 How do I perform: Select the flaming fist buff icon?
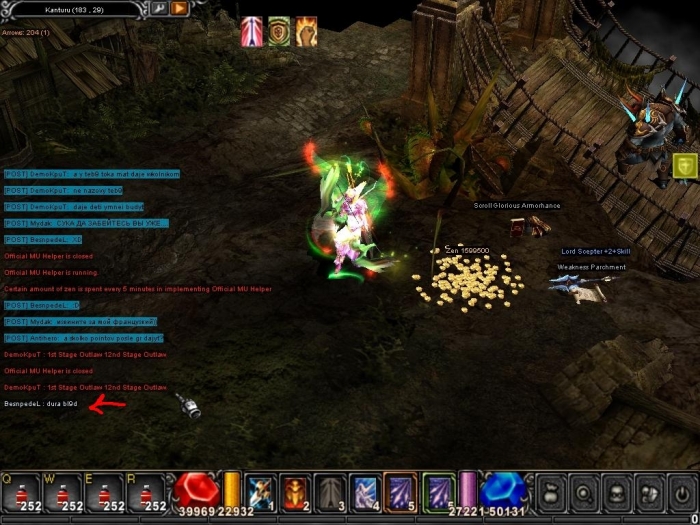304,31
